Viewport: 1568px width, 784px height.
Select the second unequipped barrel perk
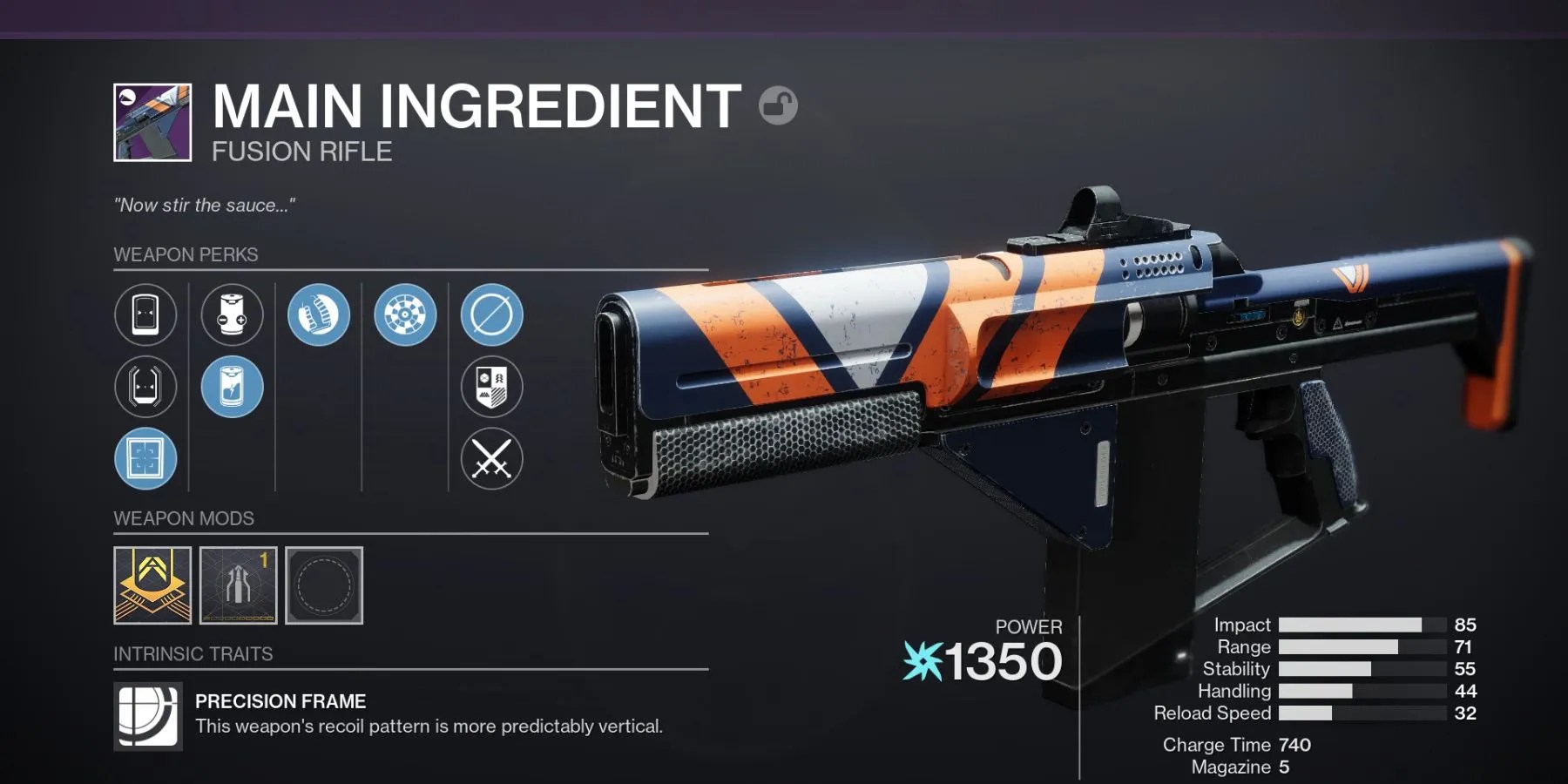coord(146,388)
